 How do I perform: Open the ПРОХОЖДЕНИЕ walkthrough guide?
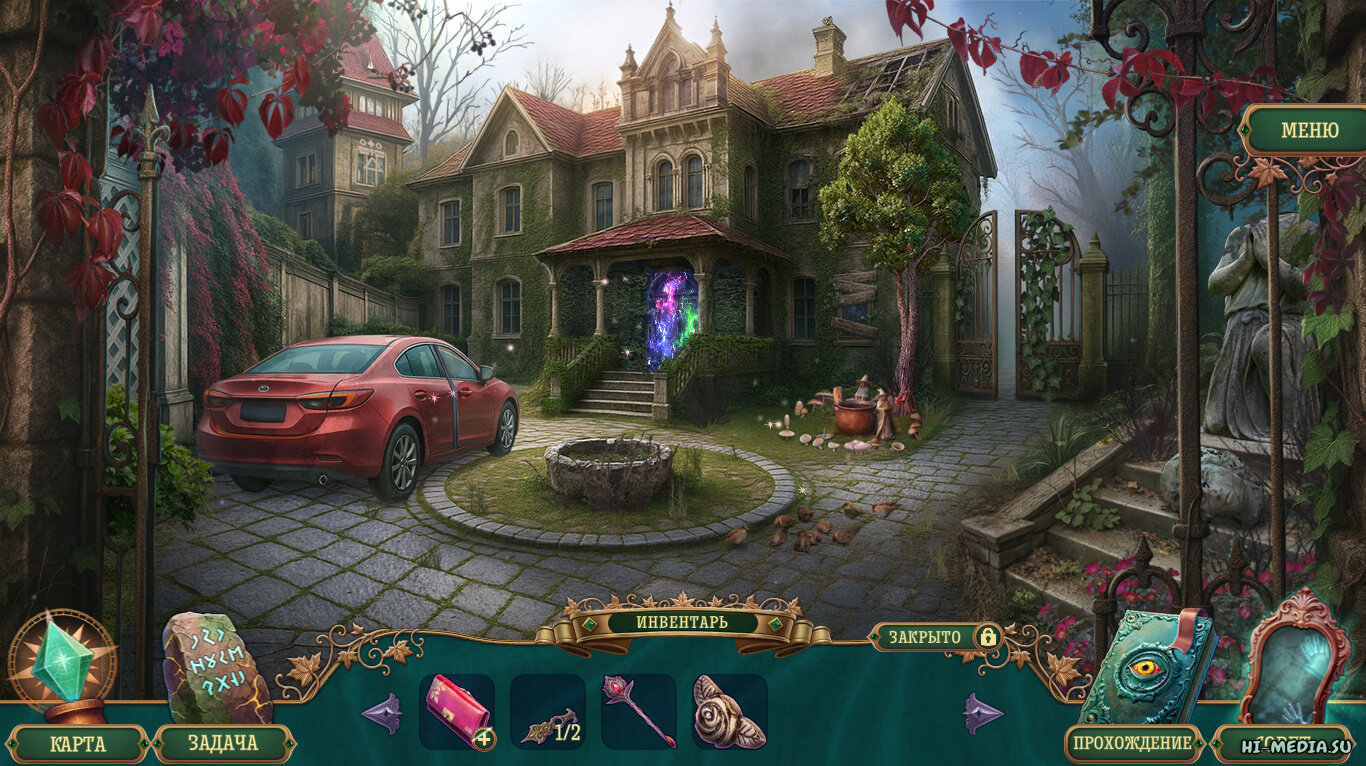(1133, 743)
